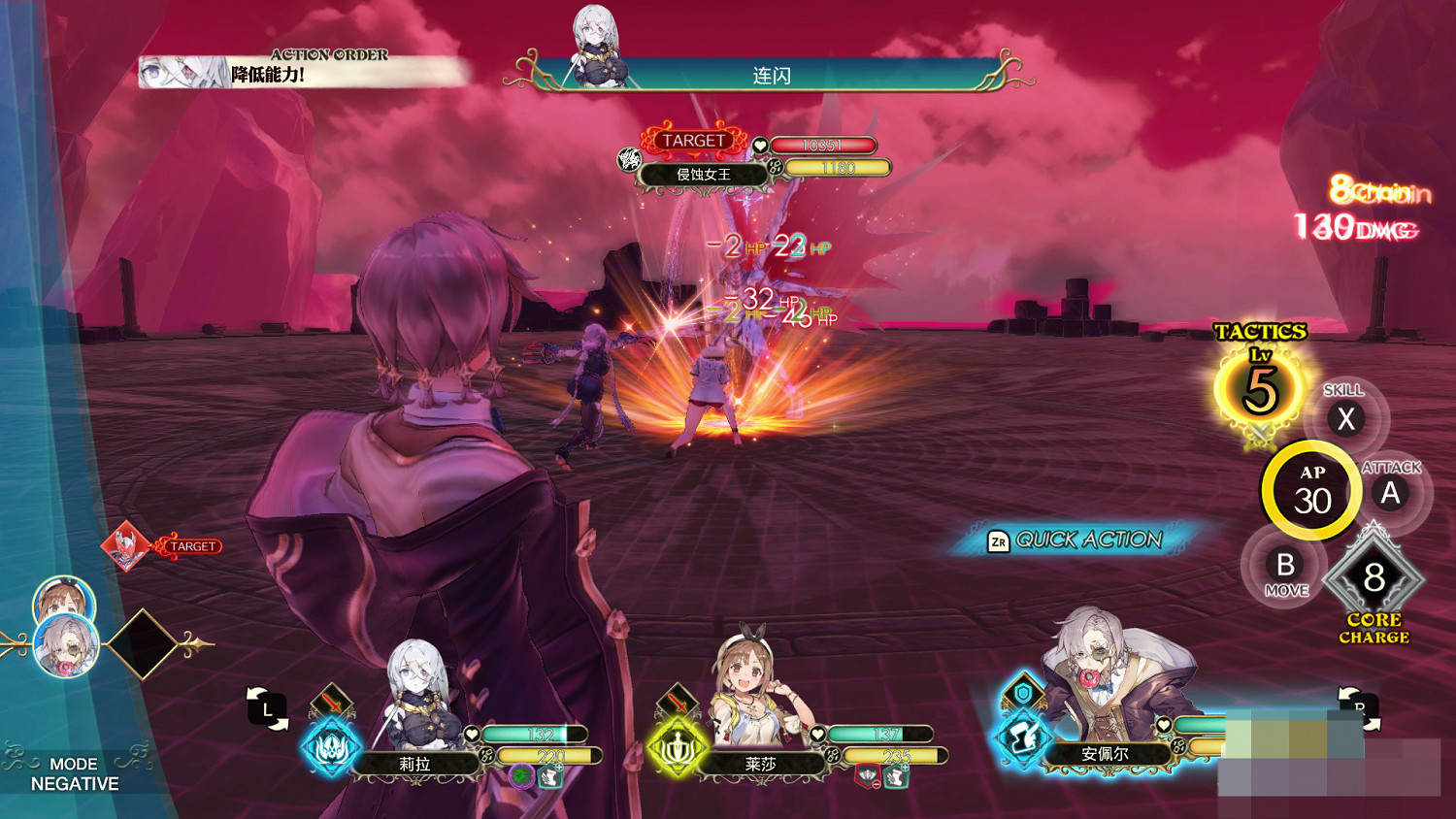Click 莉拉's blue role emblem icon
The height and width of the screenshot is (819, 1456).
click(x=331, y=748)
